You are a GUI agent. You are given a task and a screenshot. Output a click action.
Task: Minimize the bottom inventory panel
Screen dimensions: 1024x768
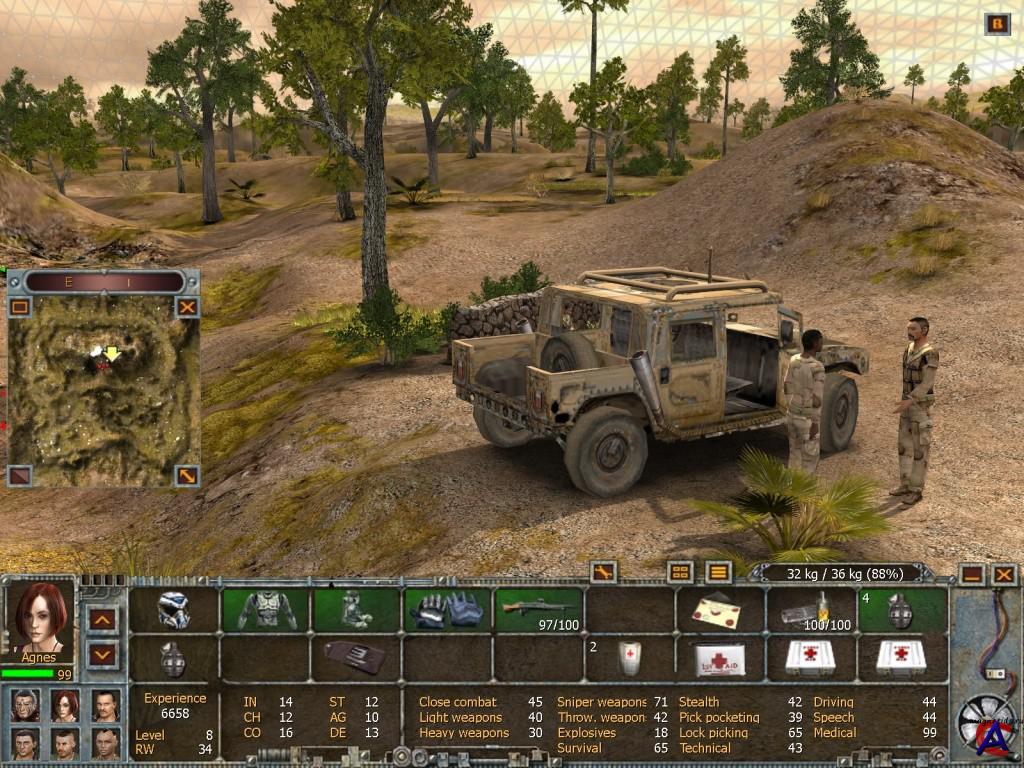(x=971, y=574)
